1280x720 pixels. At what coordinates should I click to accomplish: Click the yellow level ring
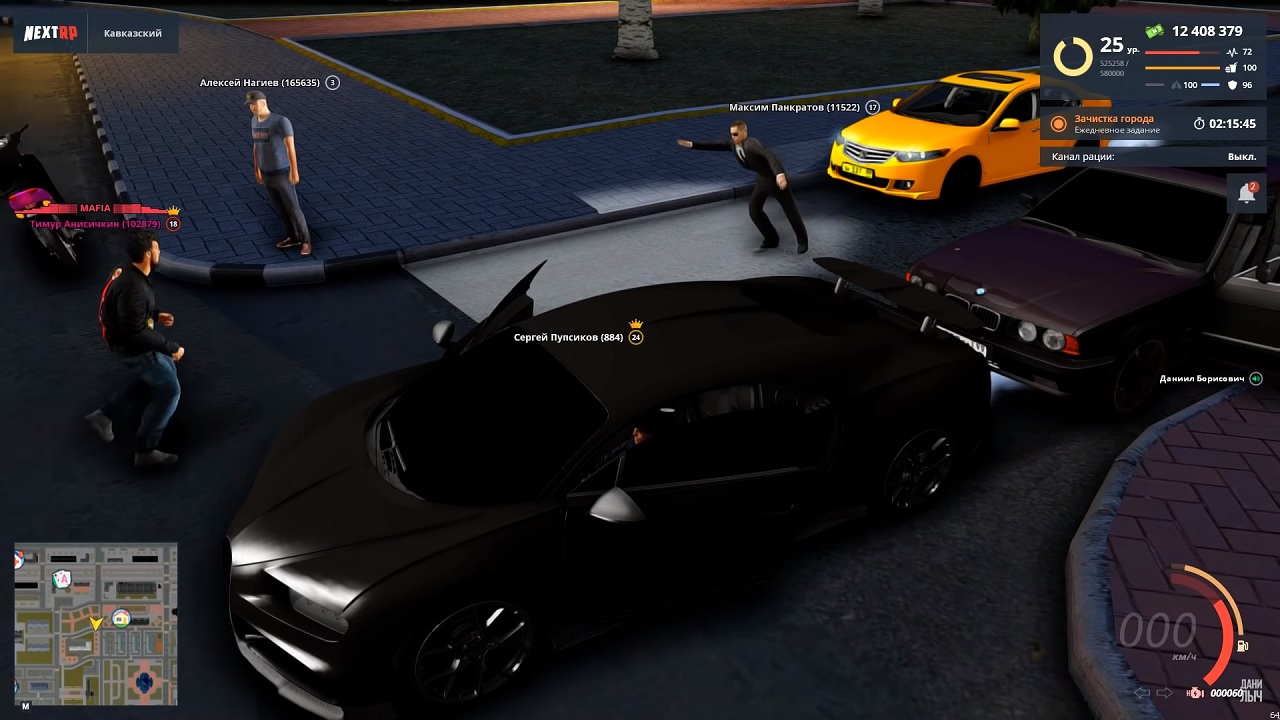[1073, 56]
